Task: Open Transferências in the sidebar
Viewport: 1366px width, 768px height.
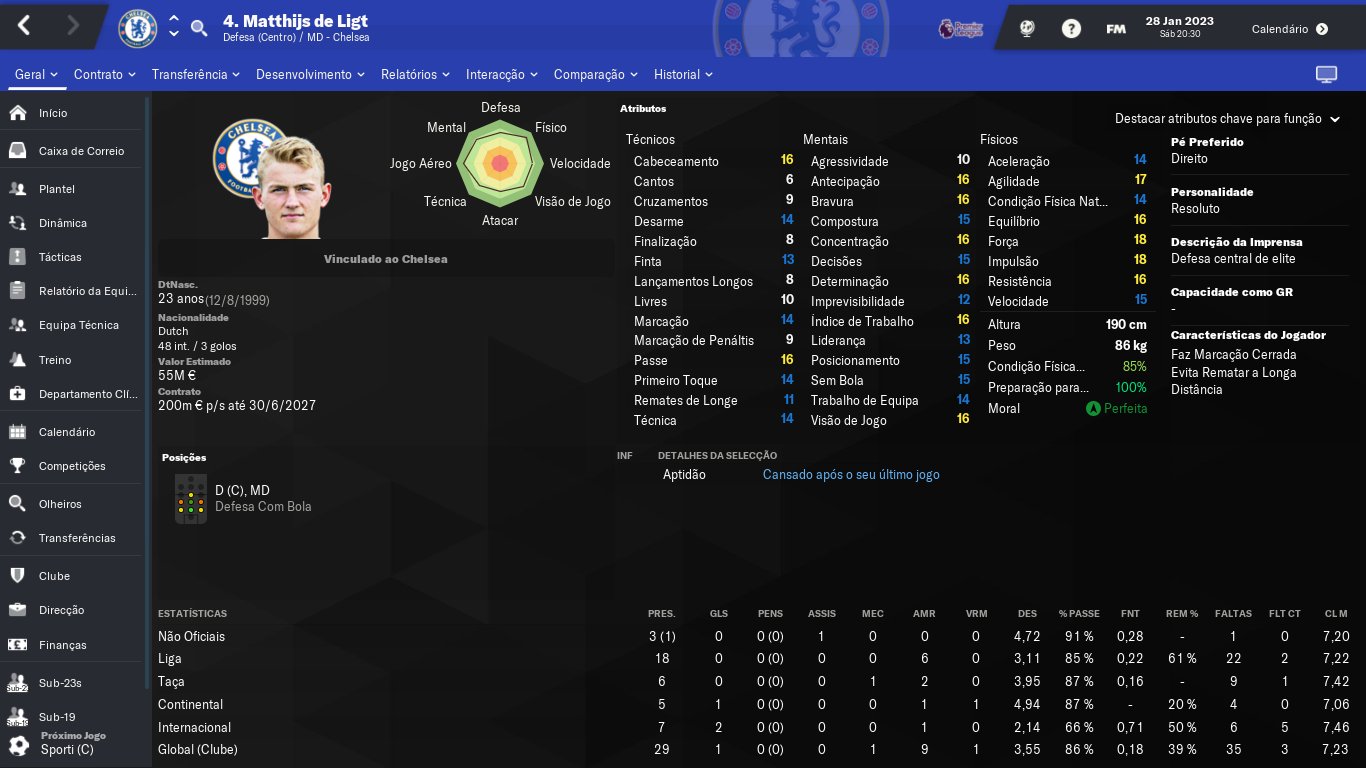Action: (x=77, y=538)
